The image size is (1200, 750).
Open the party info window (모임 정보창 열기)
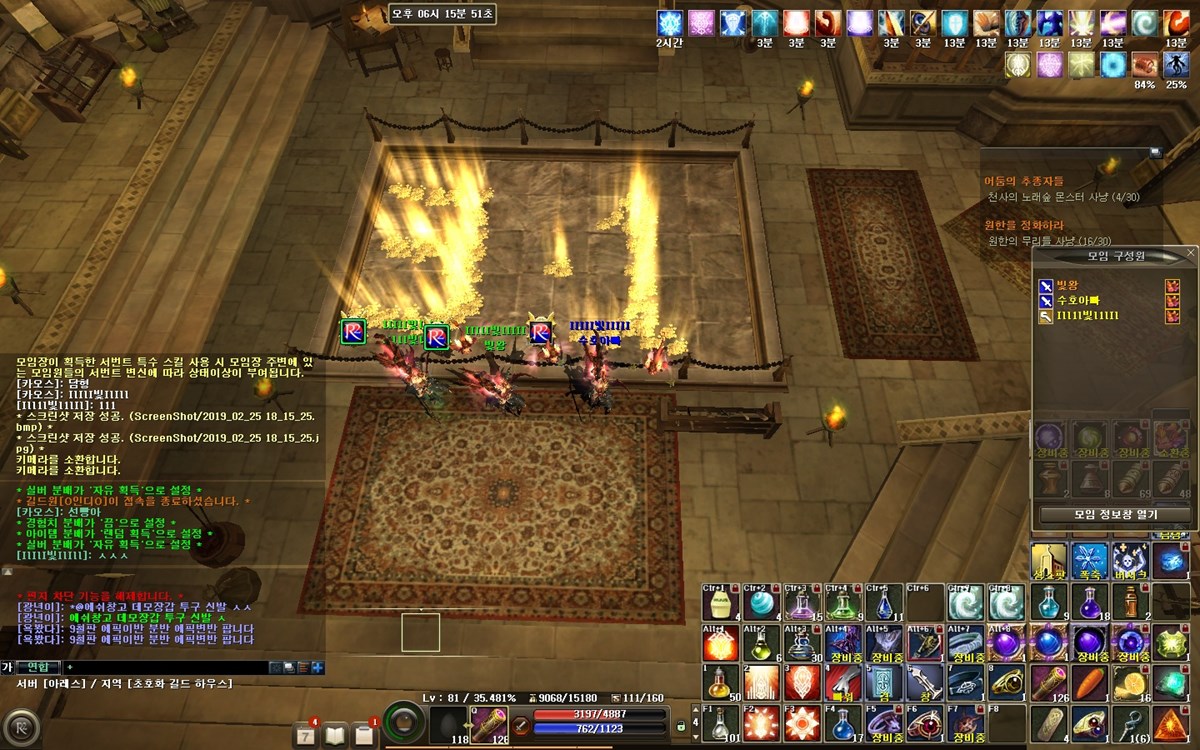click(x=1115, y=514)
